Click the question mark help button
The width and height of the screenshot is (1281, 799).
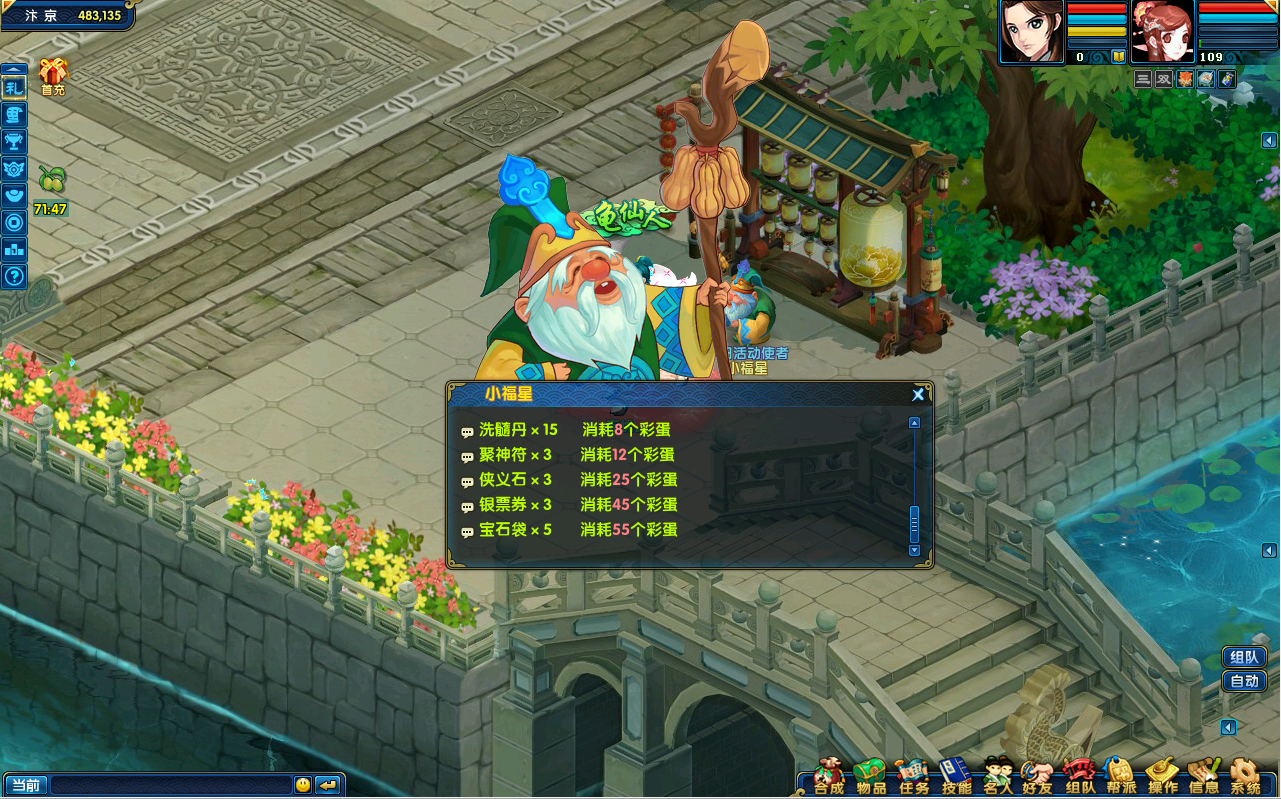coord(14,276)
